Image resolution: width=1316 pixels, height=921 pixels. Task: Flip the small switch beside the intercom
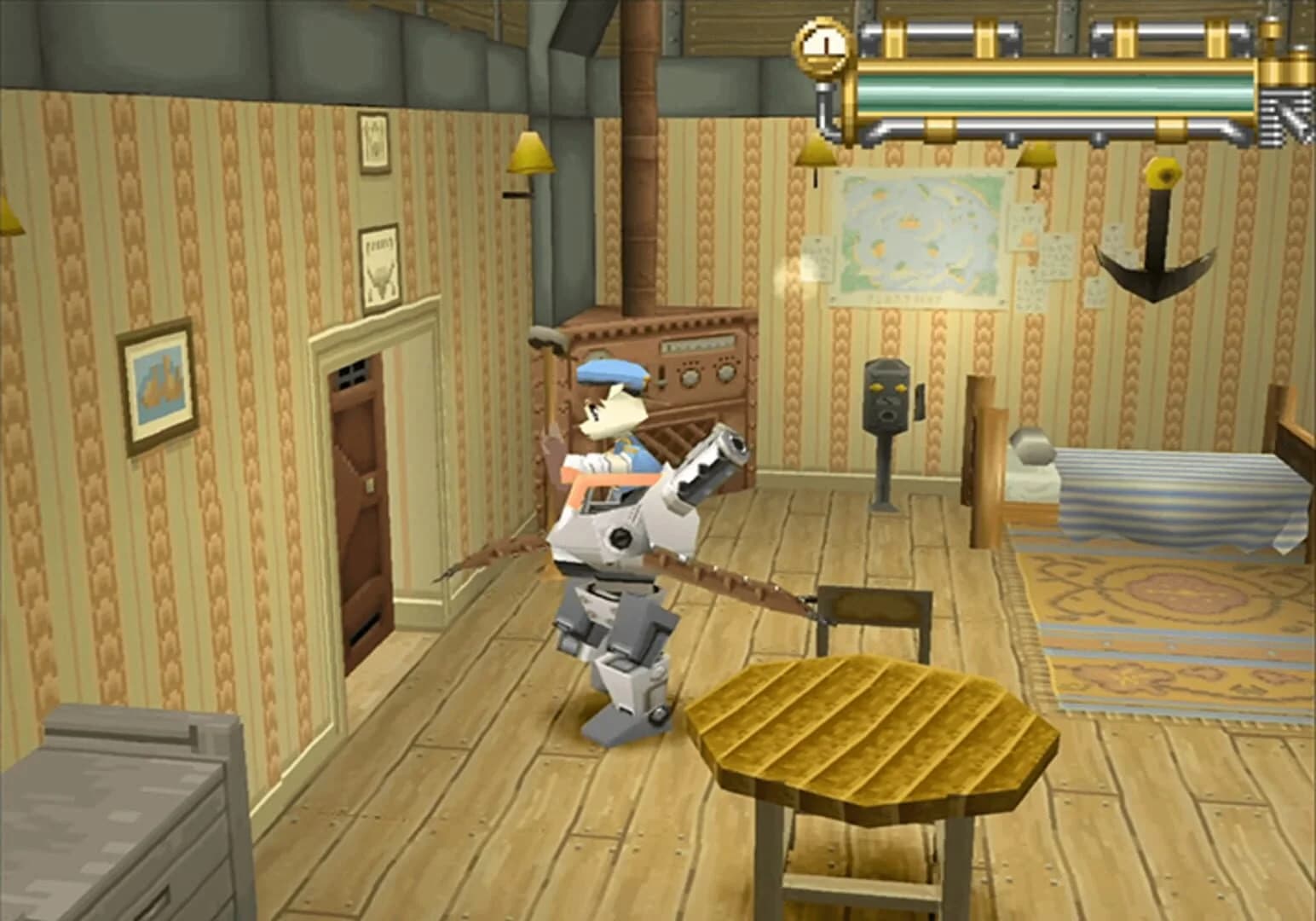(918, 401)
